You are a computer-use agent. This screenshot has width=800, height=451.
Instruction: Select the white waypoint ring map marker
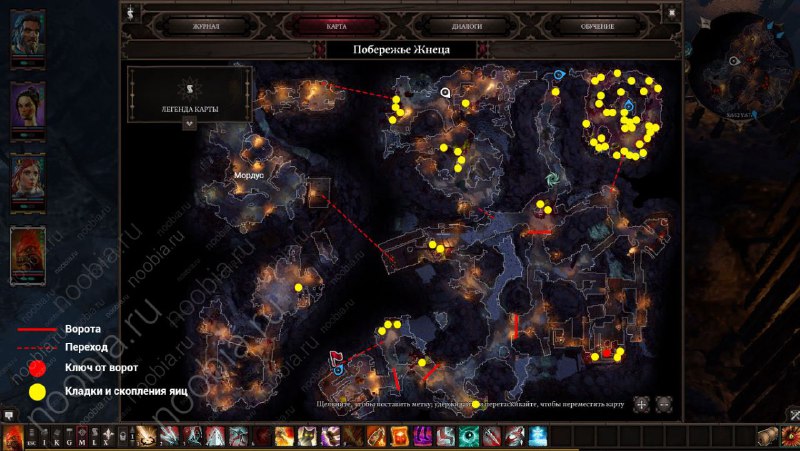click(445, 91)
